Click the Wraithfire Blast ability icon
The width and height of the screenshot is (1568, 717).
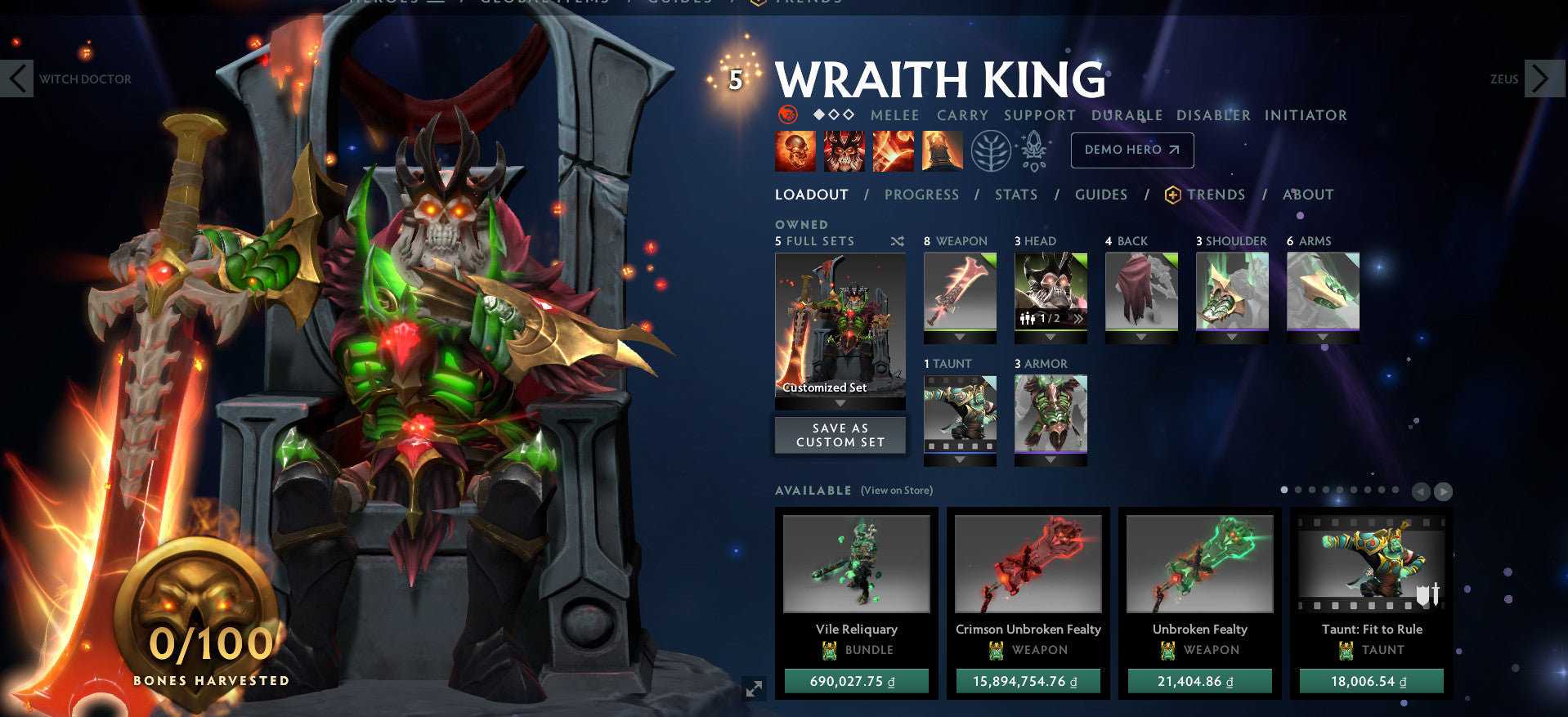click(x=795, y=150)
